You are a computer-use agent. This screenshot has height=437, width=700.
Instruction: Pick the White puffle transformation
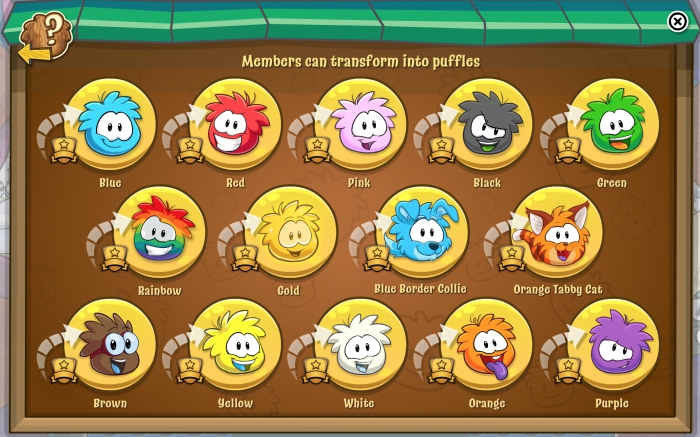coord(360,345)
